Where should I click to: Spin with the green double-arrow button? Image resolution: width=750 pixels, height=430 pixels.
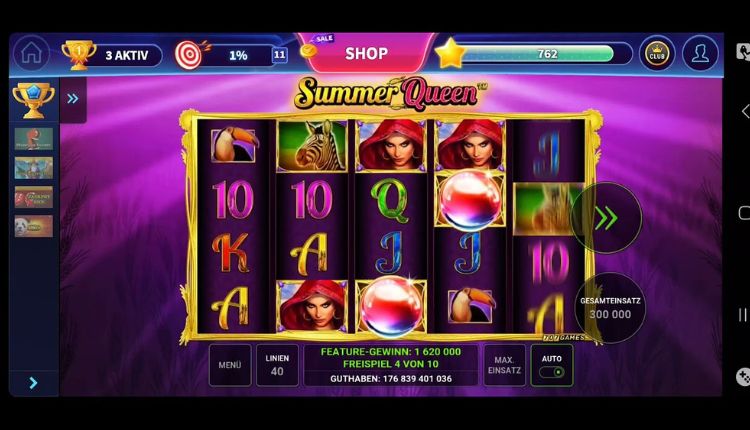pos(606,218)
